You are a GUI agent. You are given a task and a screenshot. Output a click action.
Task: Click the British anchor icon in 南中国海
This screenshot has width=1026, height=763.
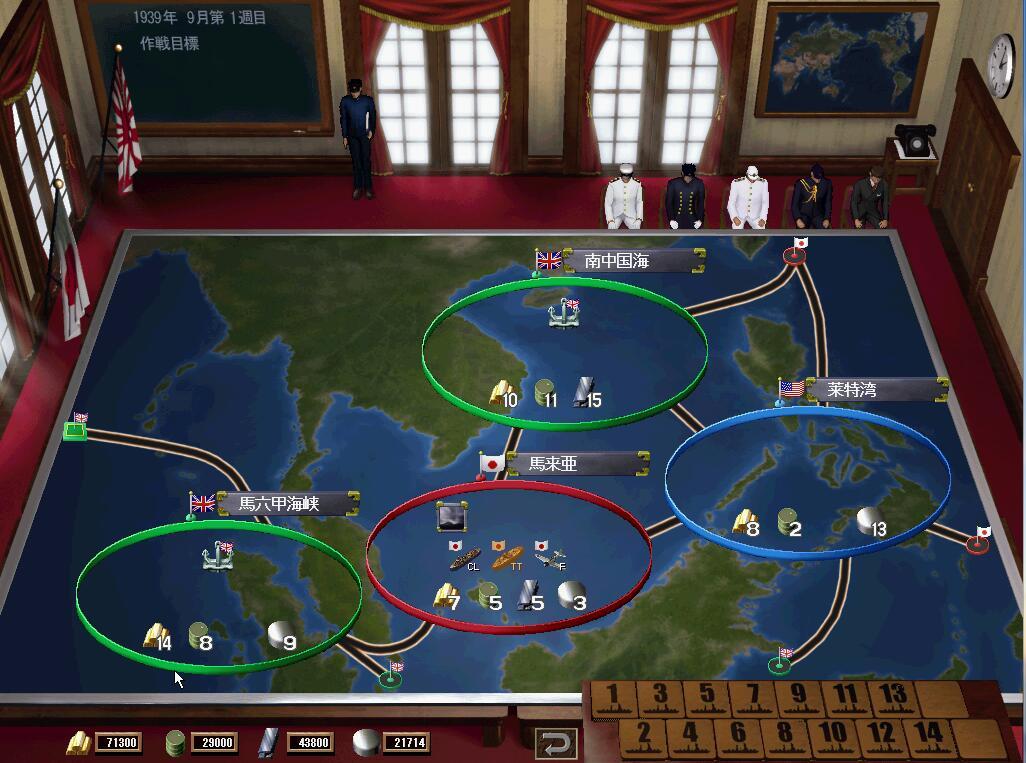[564, 314]
